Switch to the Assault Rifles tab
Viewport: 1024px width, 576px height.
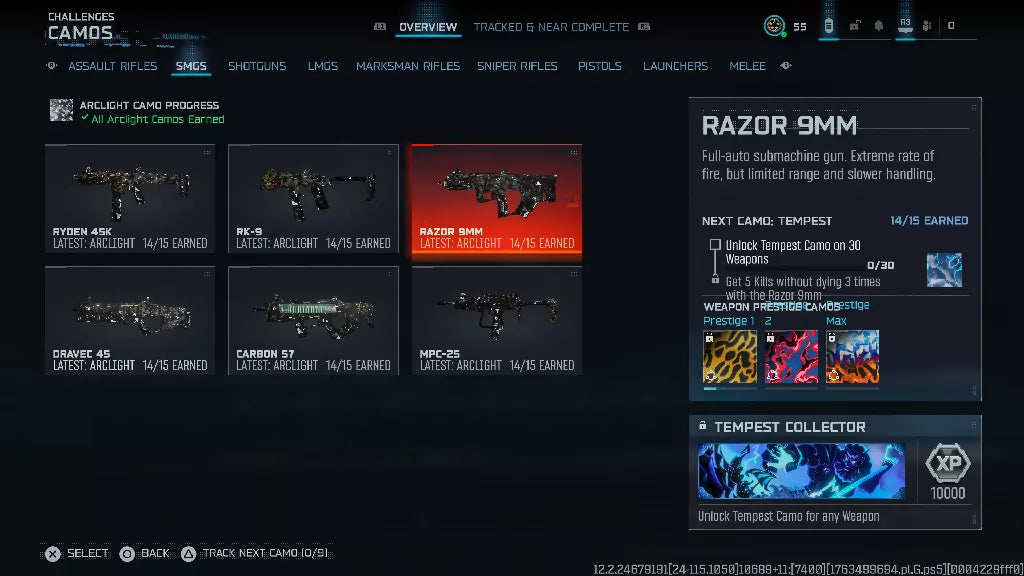pos(112,66)
